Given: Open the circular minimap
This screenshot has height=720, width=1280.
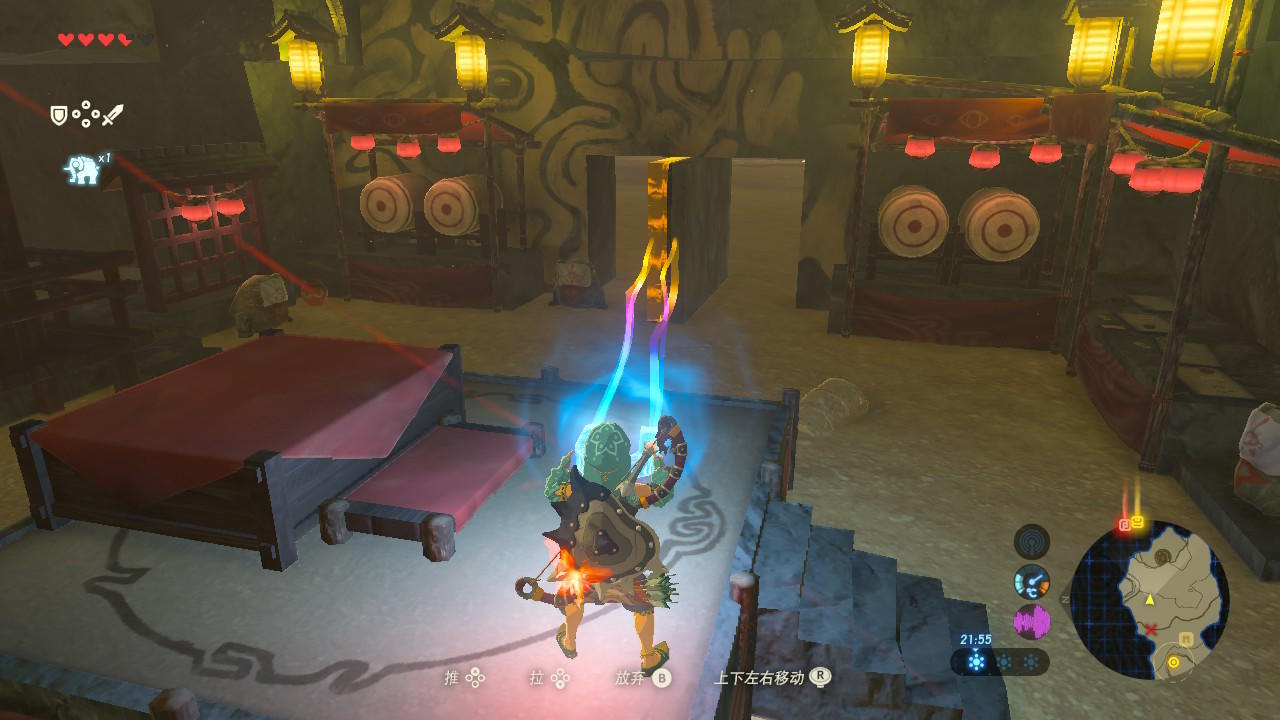Looking at the screenshot, I should (1150, 600).
